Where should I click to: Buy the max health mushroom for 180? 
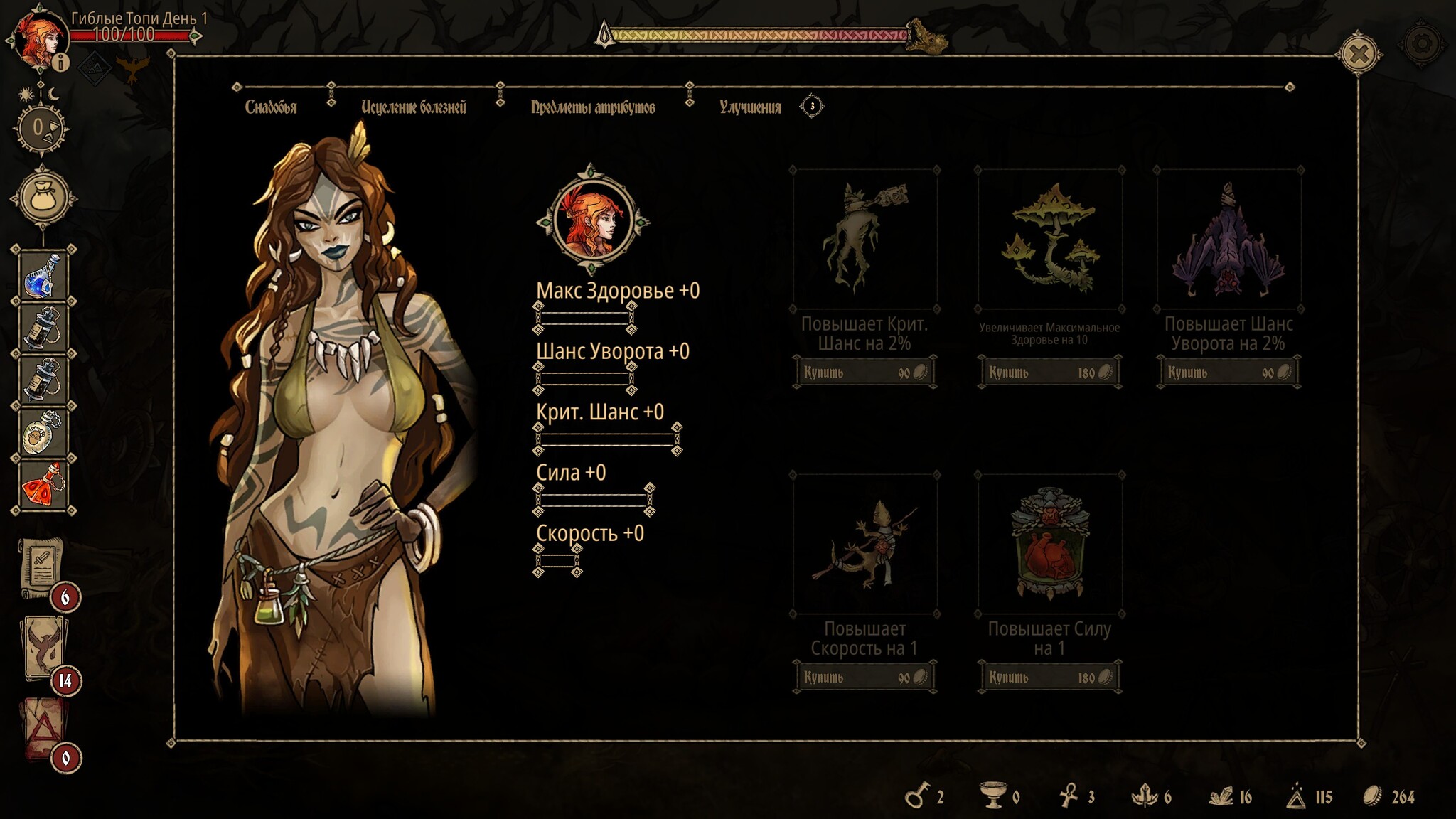[x=1049, y=373]
